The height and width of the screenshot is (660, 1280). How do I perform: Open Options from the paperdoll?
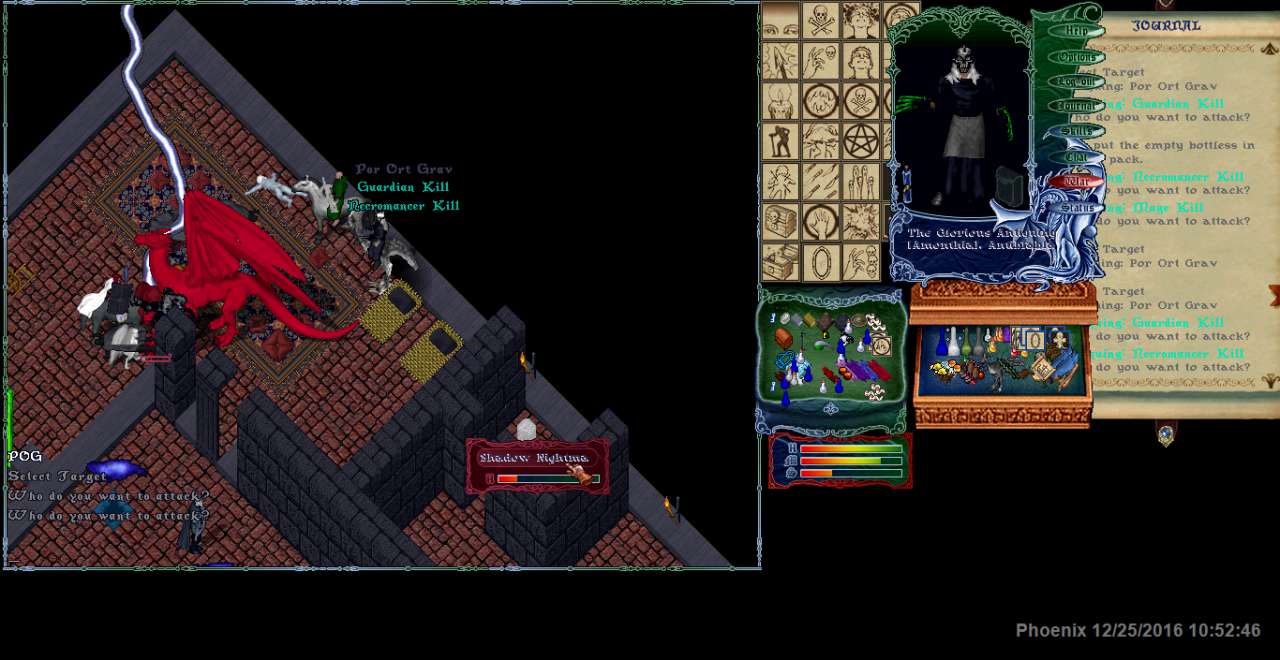1077,57
